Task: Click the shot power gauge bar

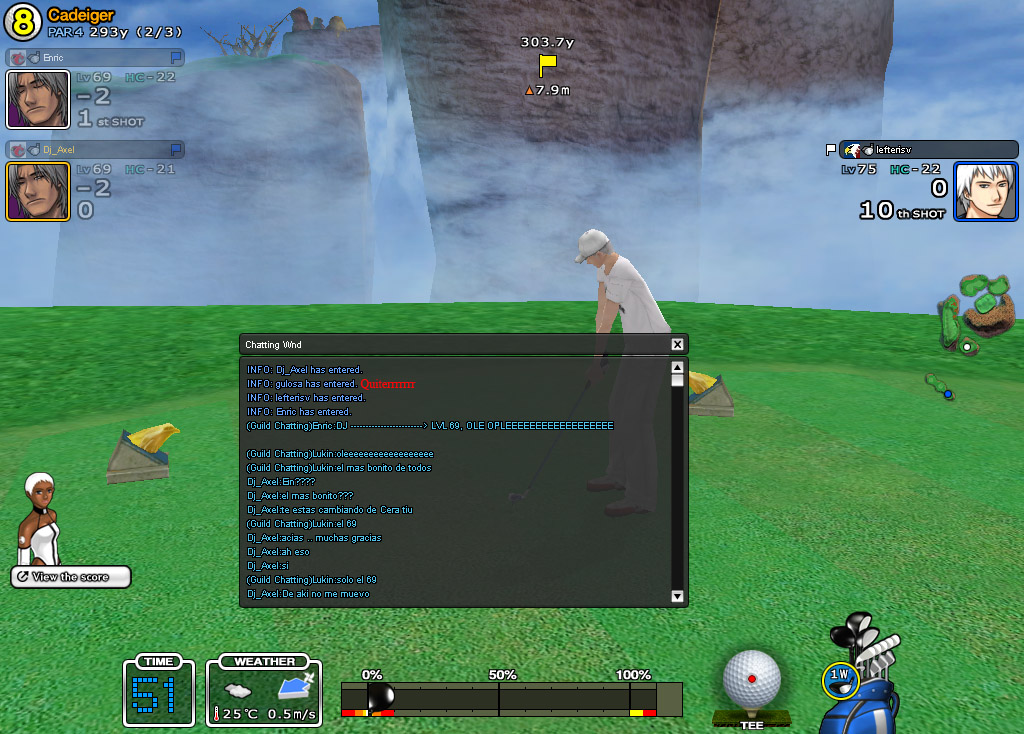Action: pos(511,698)
